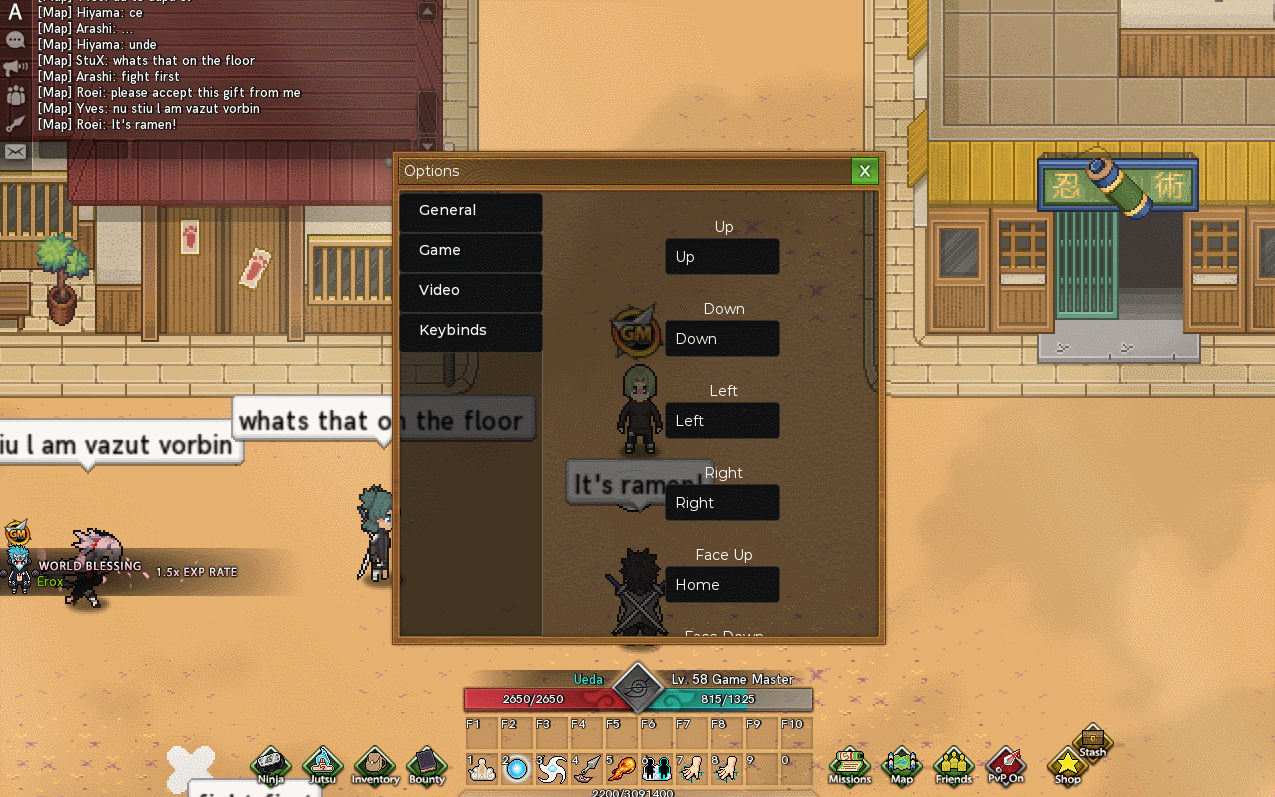
Task: Visit the Shop with star icon
Action: point(1068,765)
